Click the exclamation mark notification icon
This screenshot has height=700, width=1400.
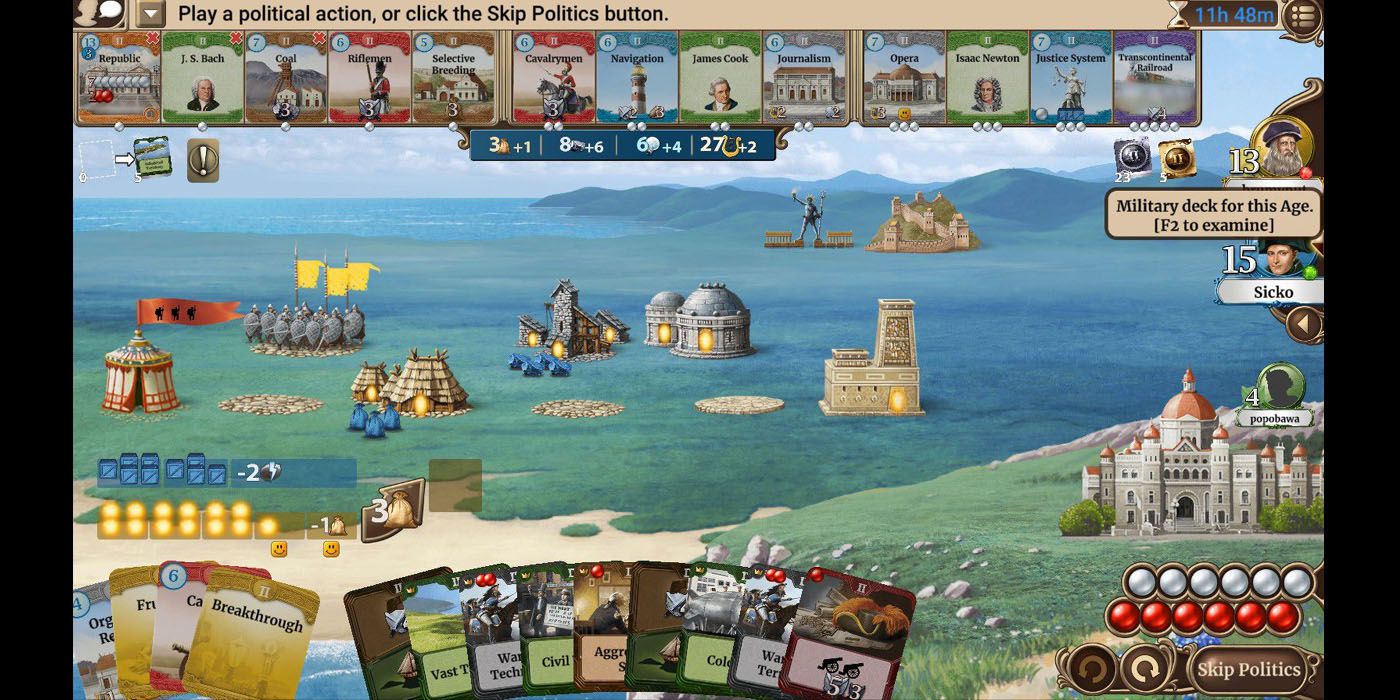pyautogui.click(x=203, y=160)
